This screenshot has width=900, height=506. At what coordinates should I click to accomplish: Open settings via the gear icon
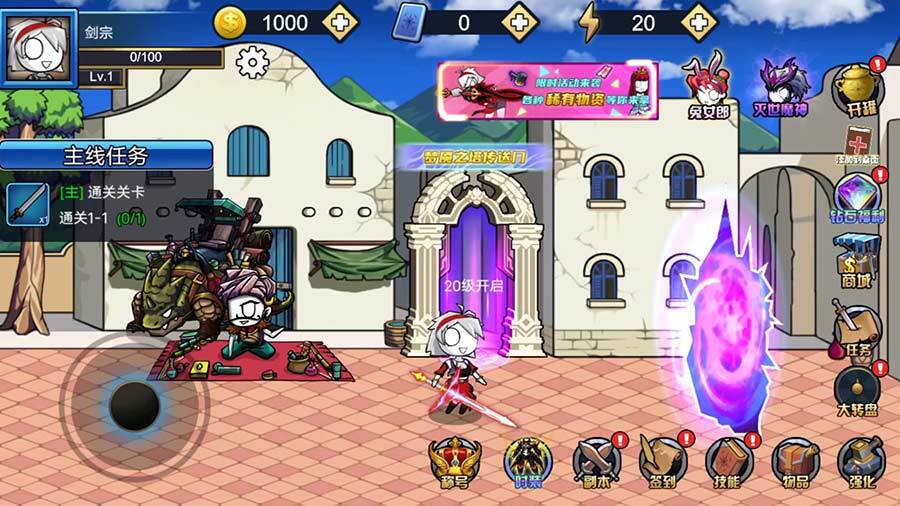pos(252,63)
